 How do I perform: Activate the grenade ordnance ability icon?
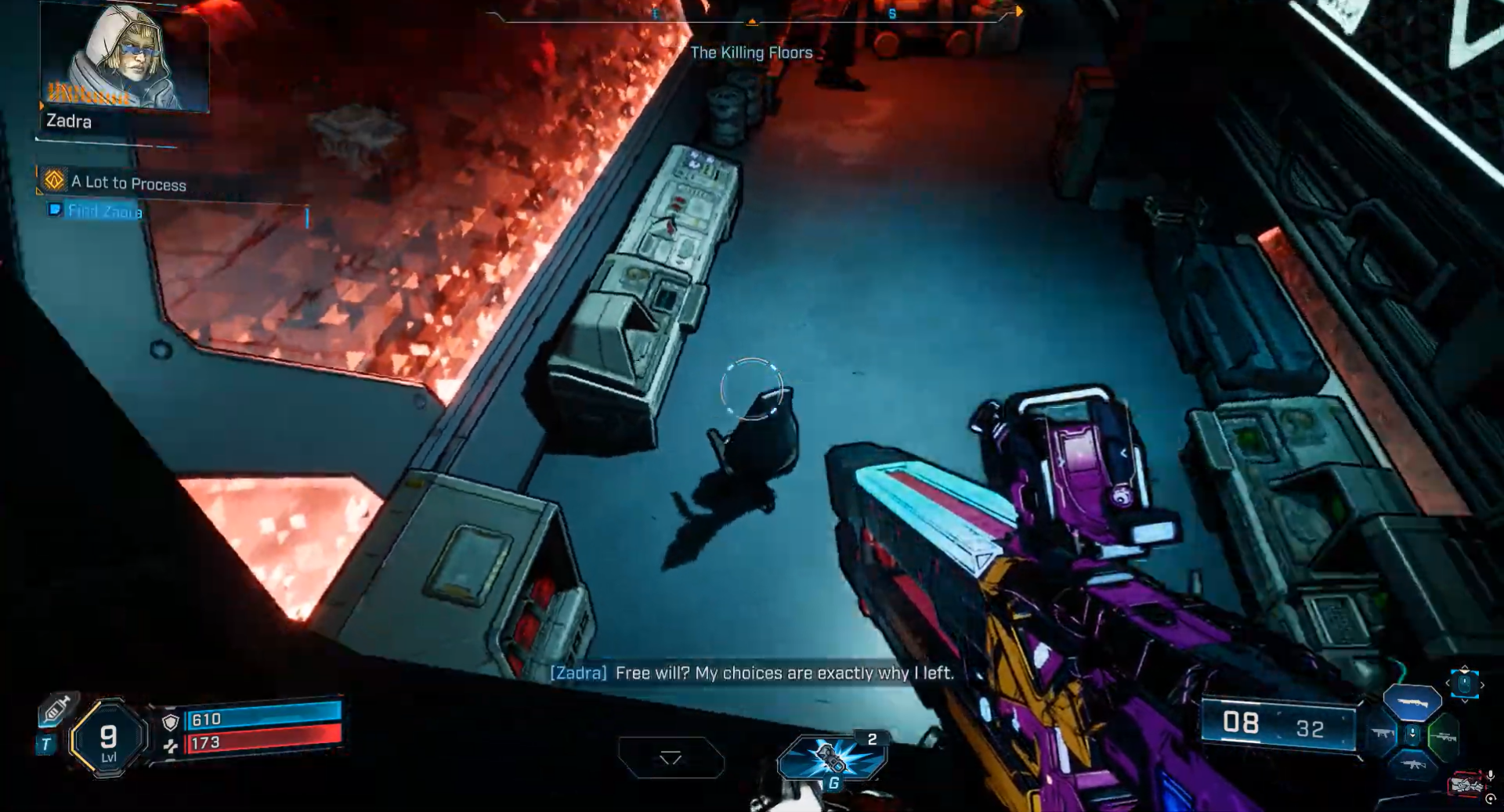[832, 758]
